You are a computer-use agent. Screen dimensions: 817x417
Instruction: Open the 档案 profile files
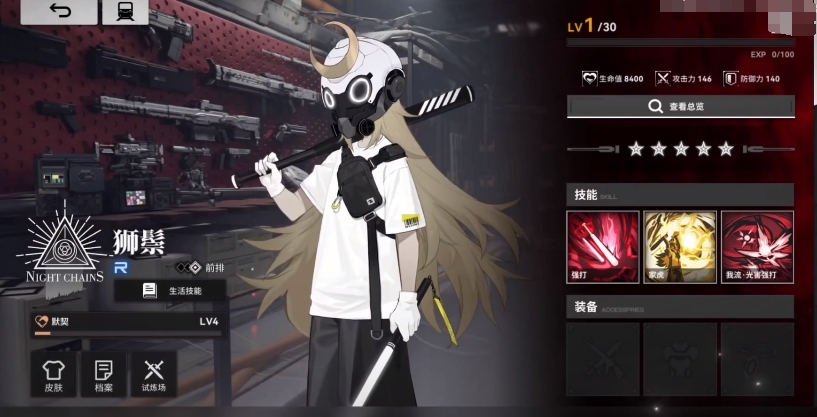click(x=104, y=375)
